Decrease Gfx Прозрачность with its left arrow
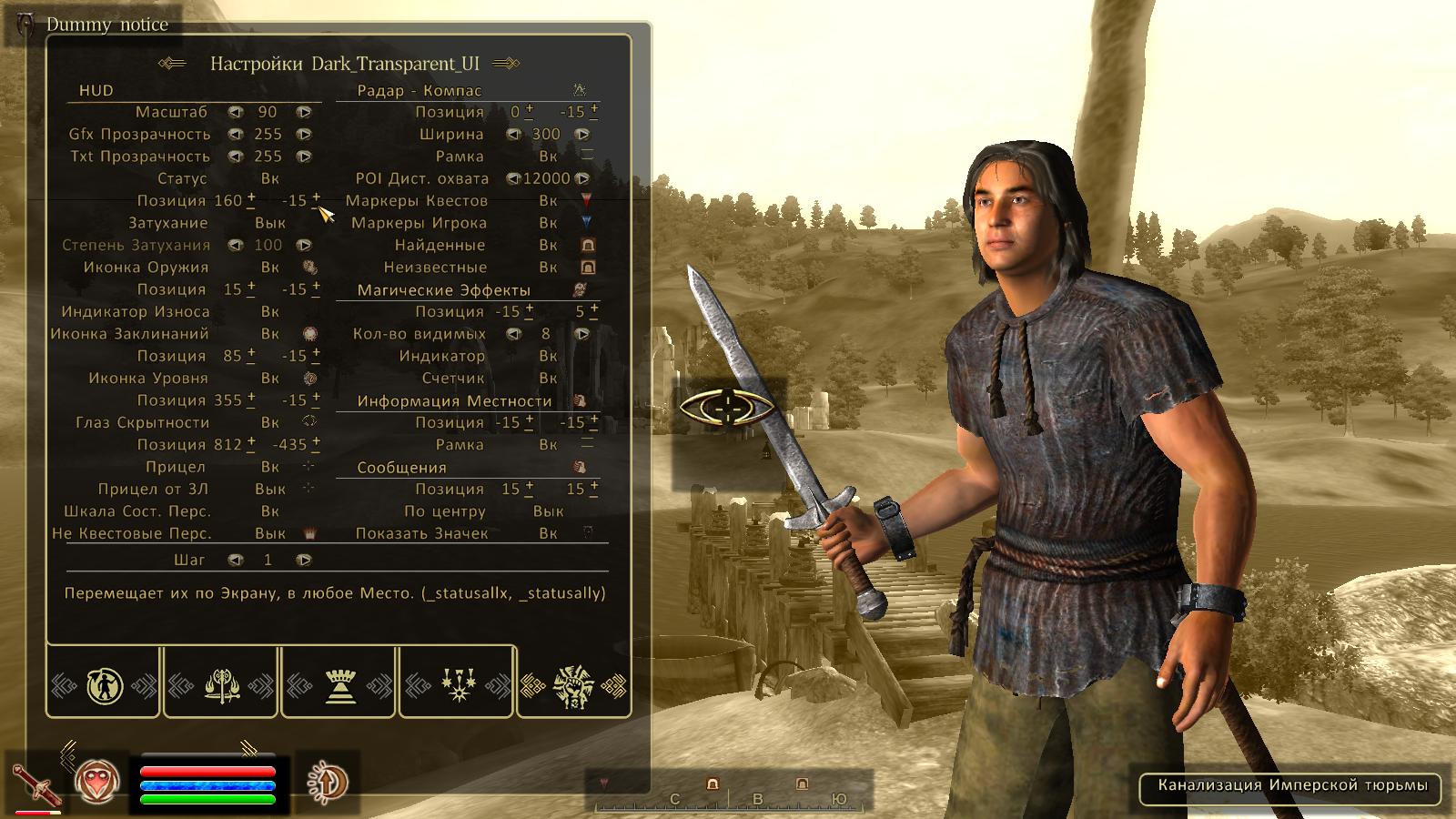Image resolution: width=1456 pixels, height=819 pixels. [x=236, y=135]
